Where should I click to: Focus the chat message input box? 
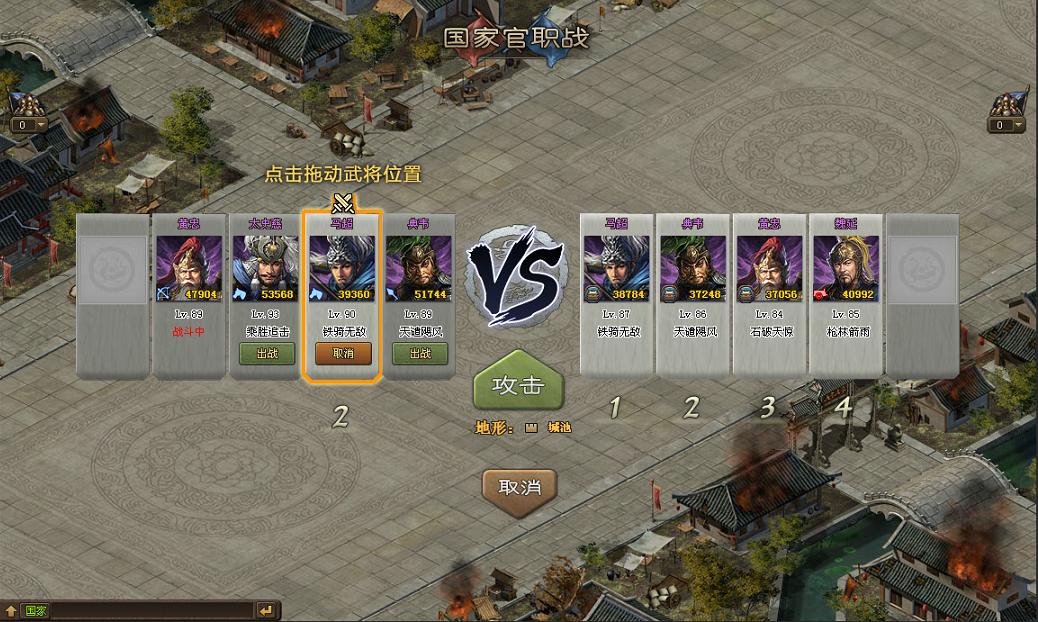tap(150, 610)
